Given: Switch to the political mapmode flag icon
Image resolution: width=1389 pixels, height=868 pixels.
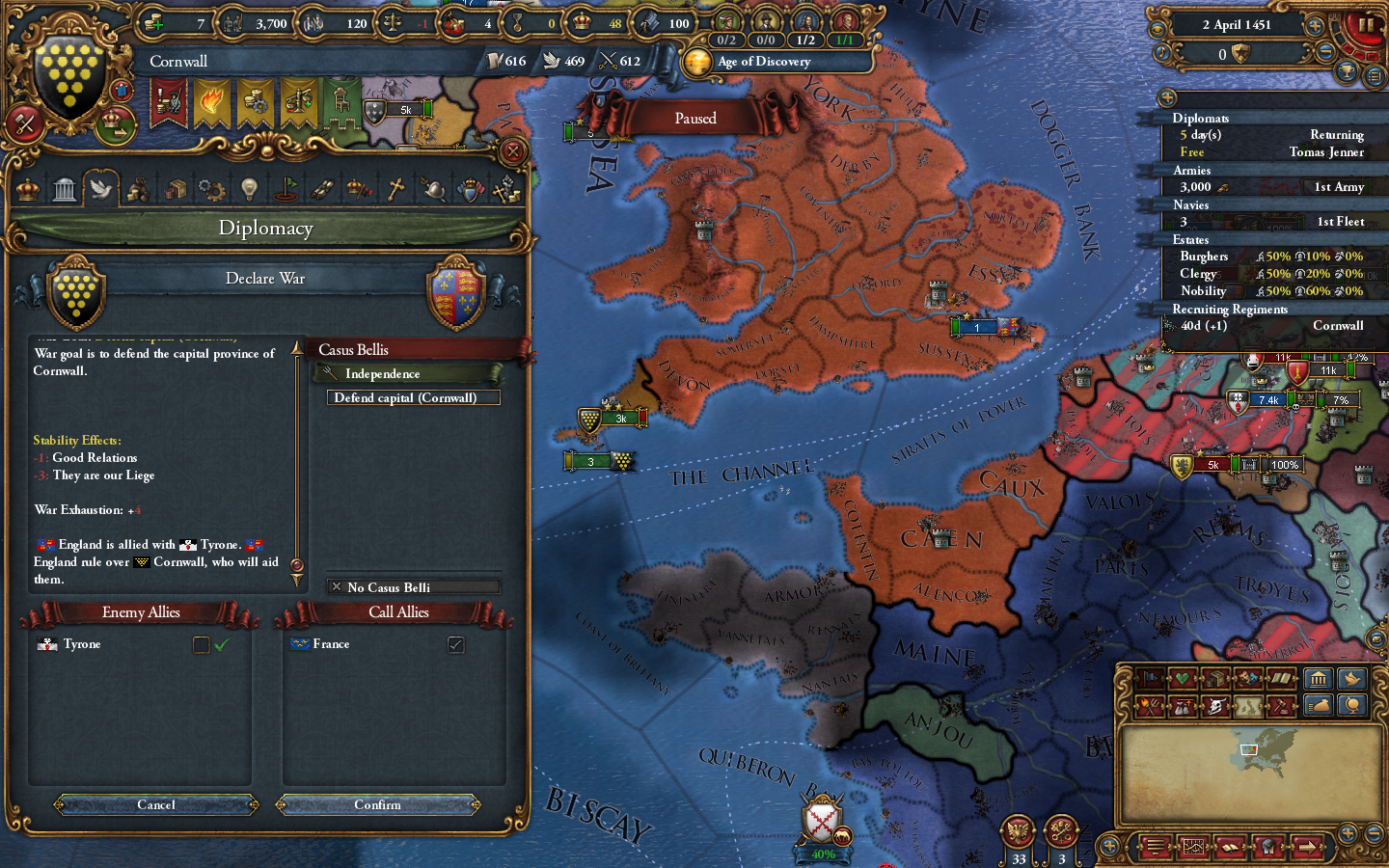Looking at the screenshot, I should click(x=1150, y=679).
